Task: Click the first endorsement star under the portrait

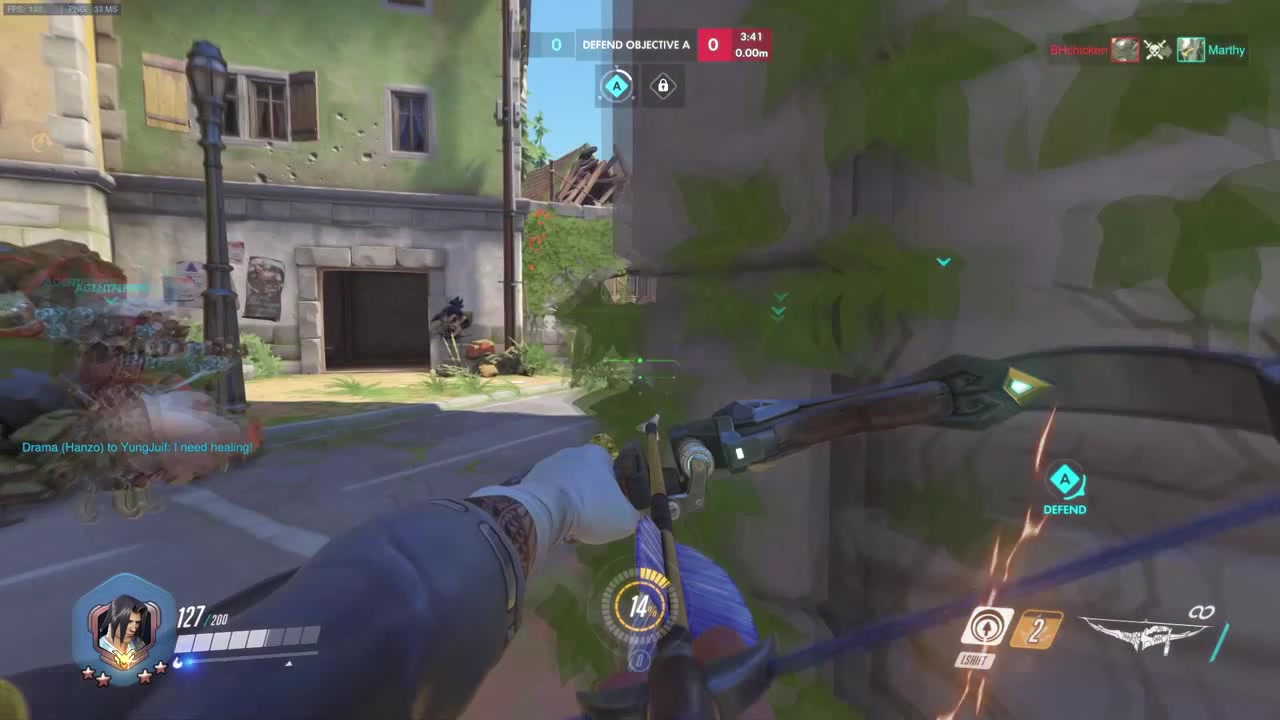Action: (x=87, y=676)
